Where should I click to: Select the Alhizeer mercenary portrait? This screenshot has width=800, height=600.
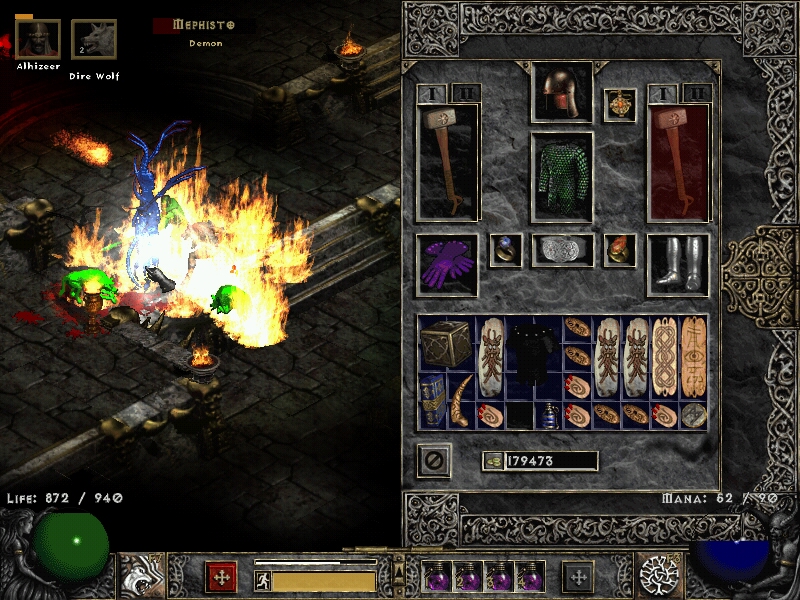[38, 39]
